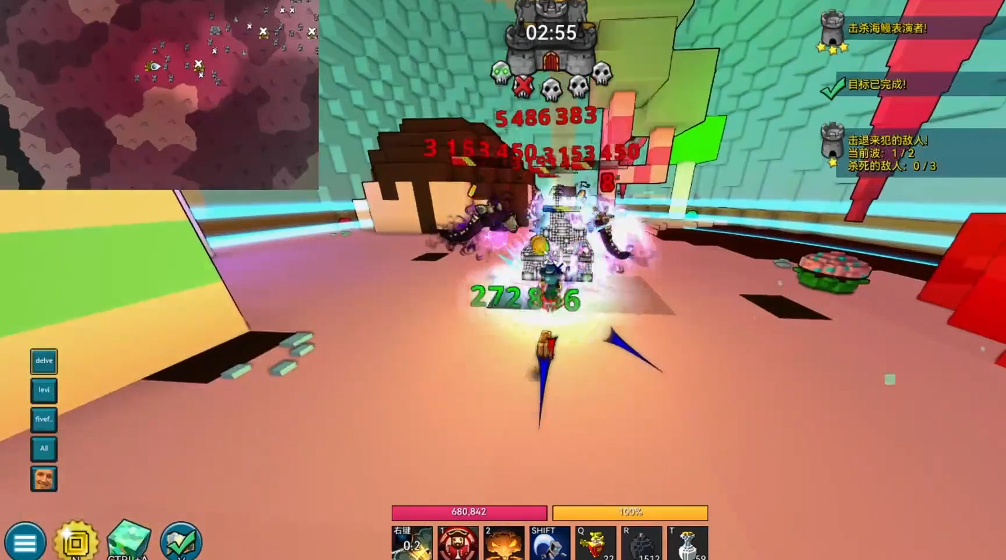
Task: Open the minimap
Action: 159,94
